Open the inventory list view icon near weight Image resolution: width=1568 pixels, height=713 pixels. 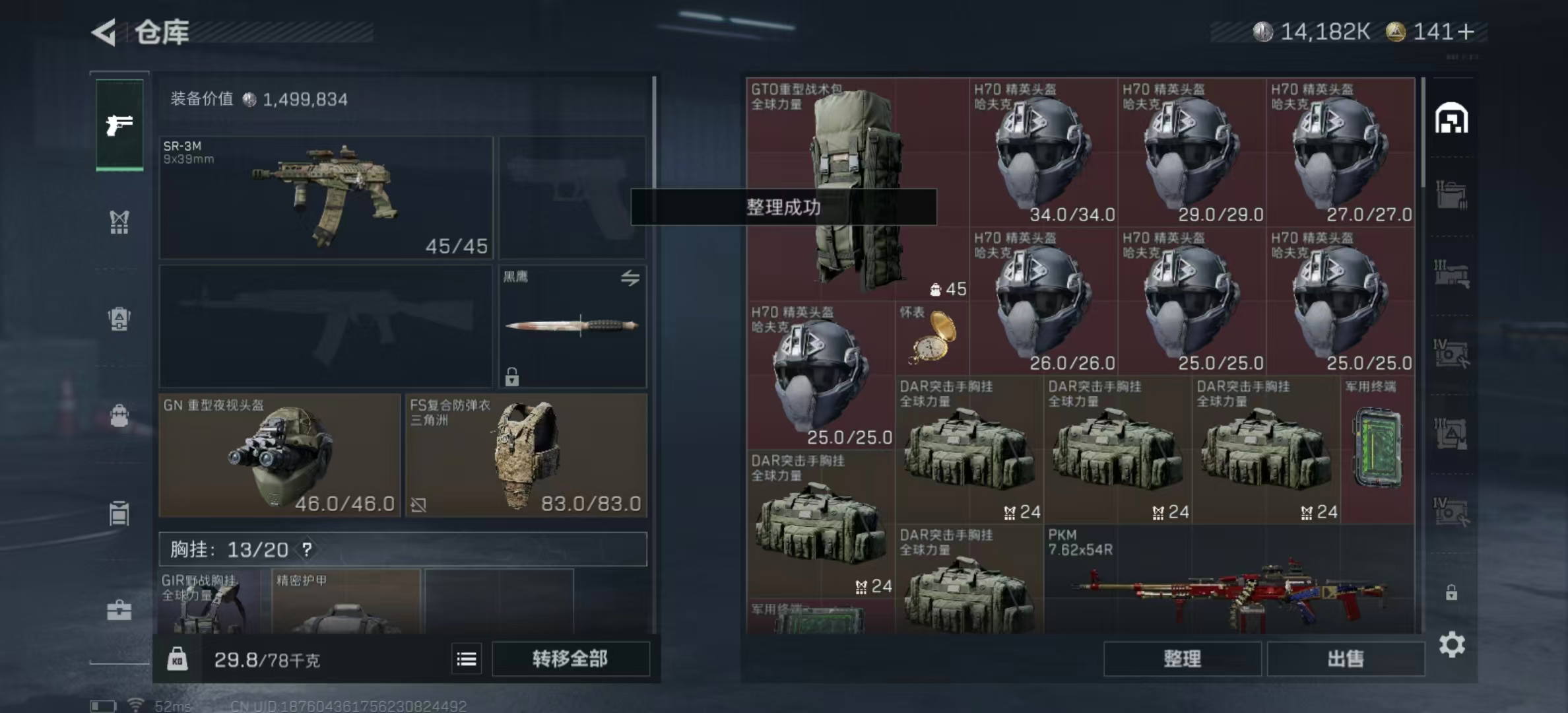466,658
